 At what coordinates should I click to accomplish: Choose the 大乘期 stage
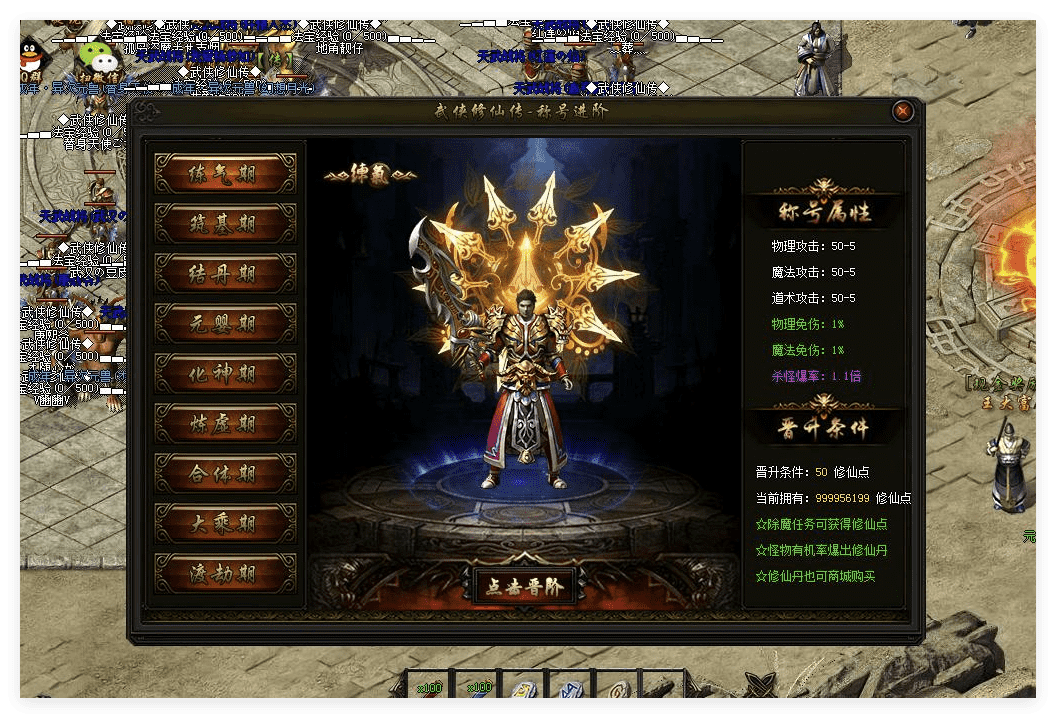point(225,523)
